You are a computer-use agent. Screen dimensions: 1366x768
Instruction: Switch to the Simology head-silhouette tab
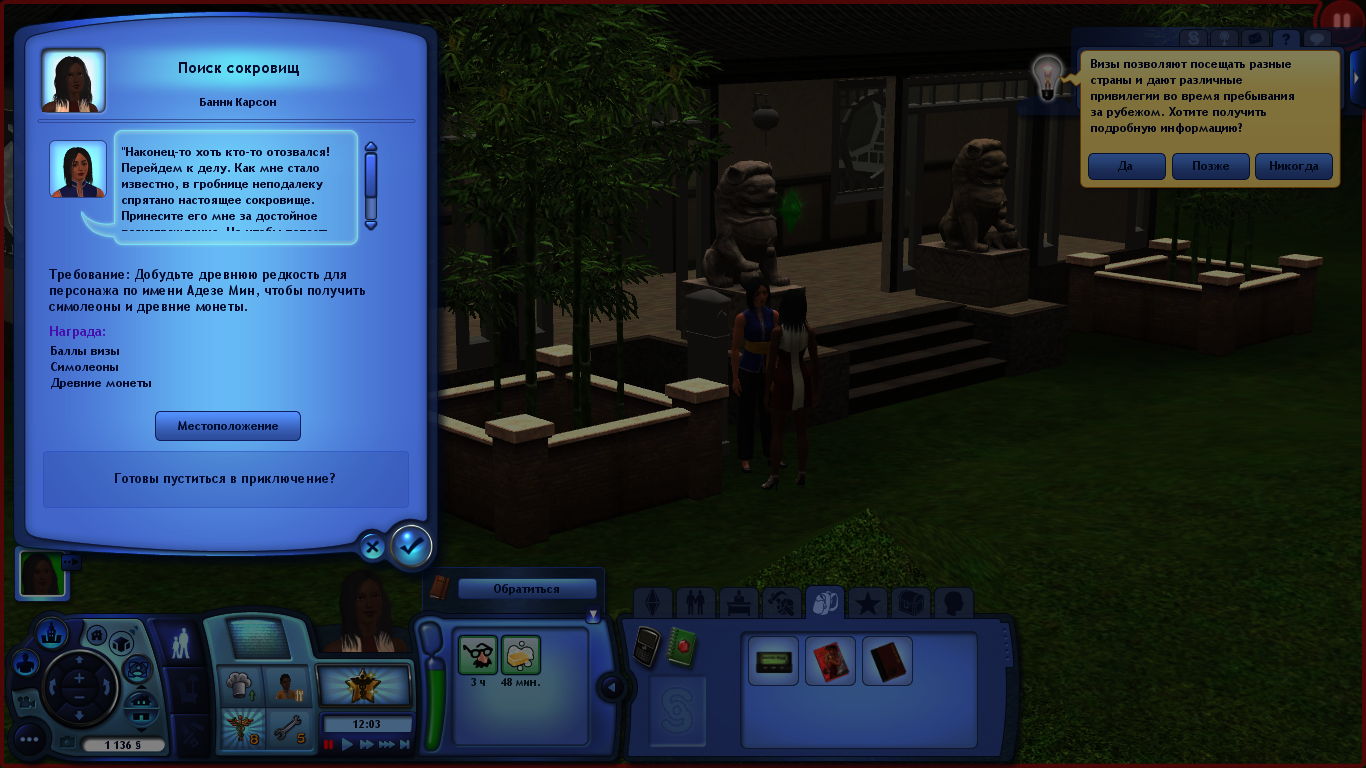pyautogui.click(x=953, y=603)
